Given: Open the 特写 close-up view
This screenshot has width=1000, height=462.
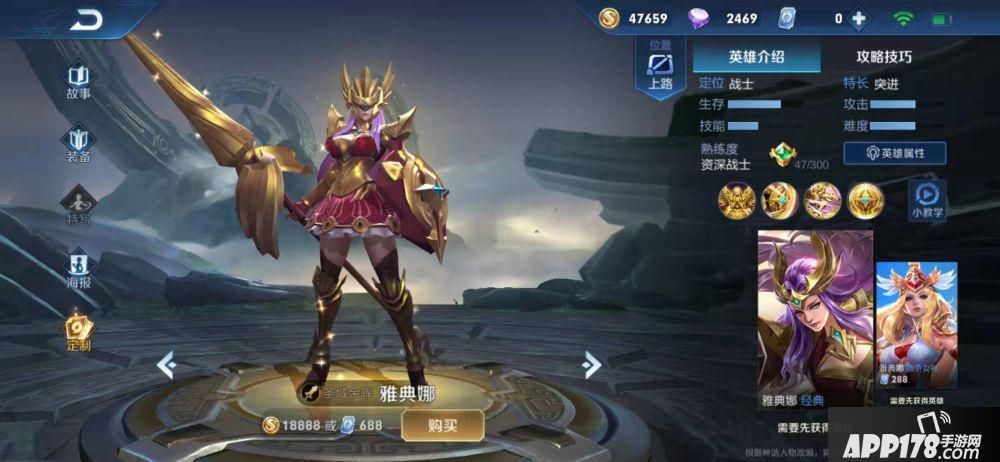Looking at the screenshot, I should [79, 208].
